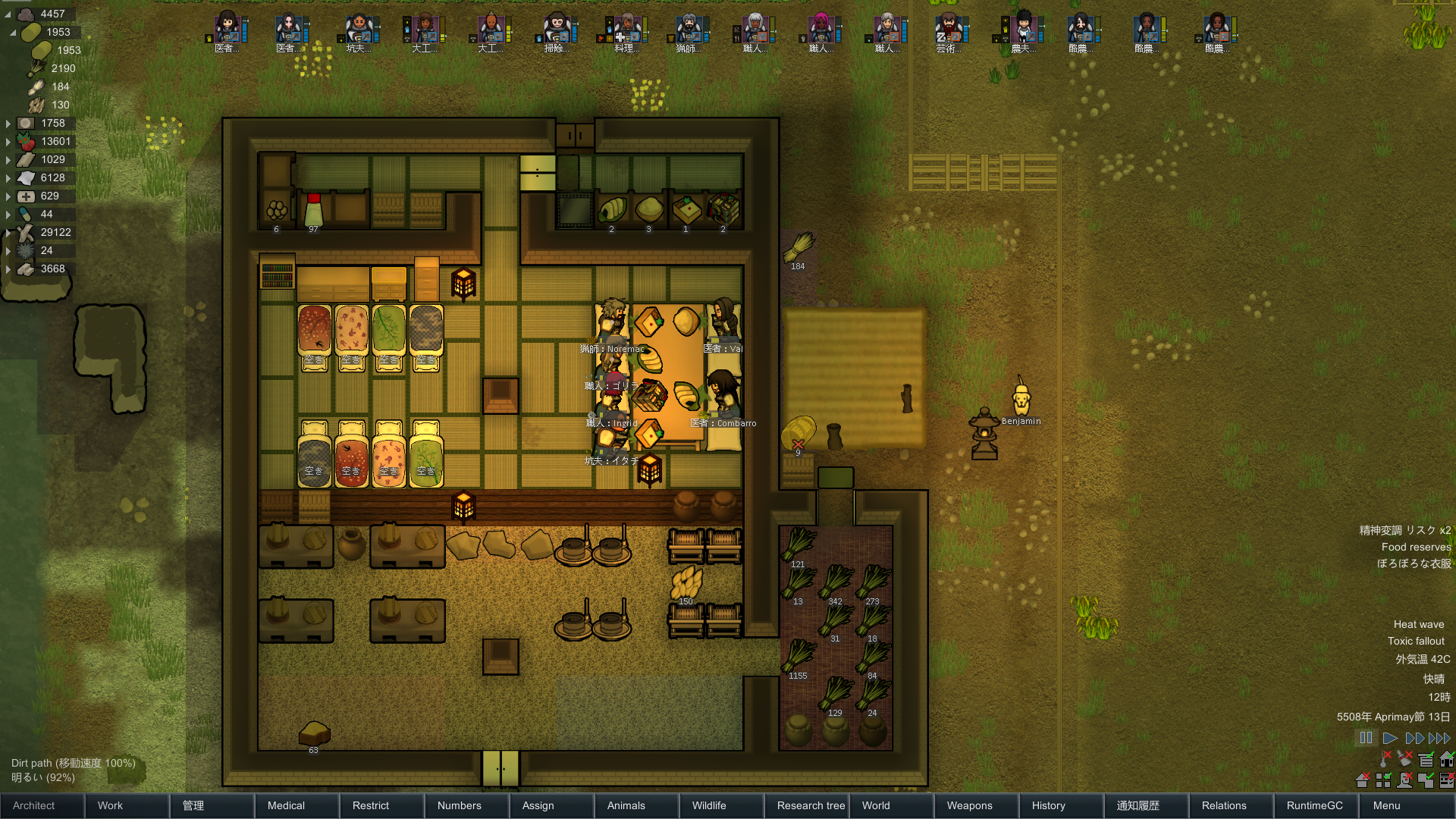1456x819 pixels.
Task: Pause the game with the pause control
Action: (x=1366, y=738)
